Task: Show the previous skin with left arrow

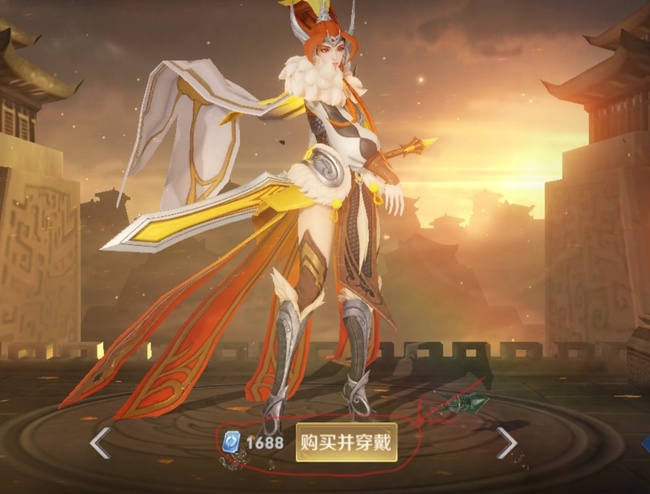Action: coord(100,442)
